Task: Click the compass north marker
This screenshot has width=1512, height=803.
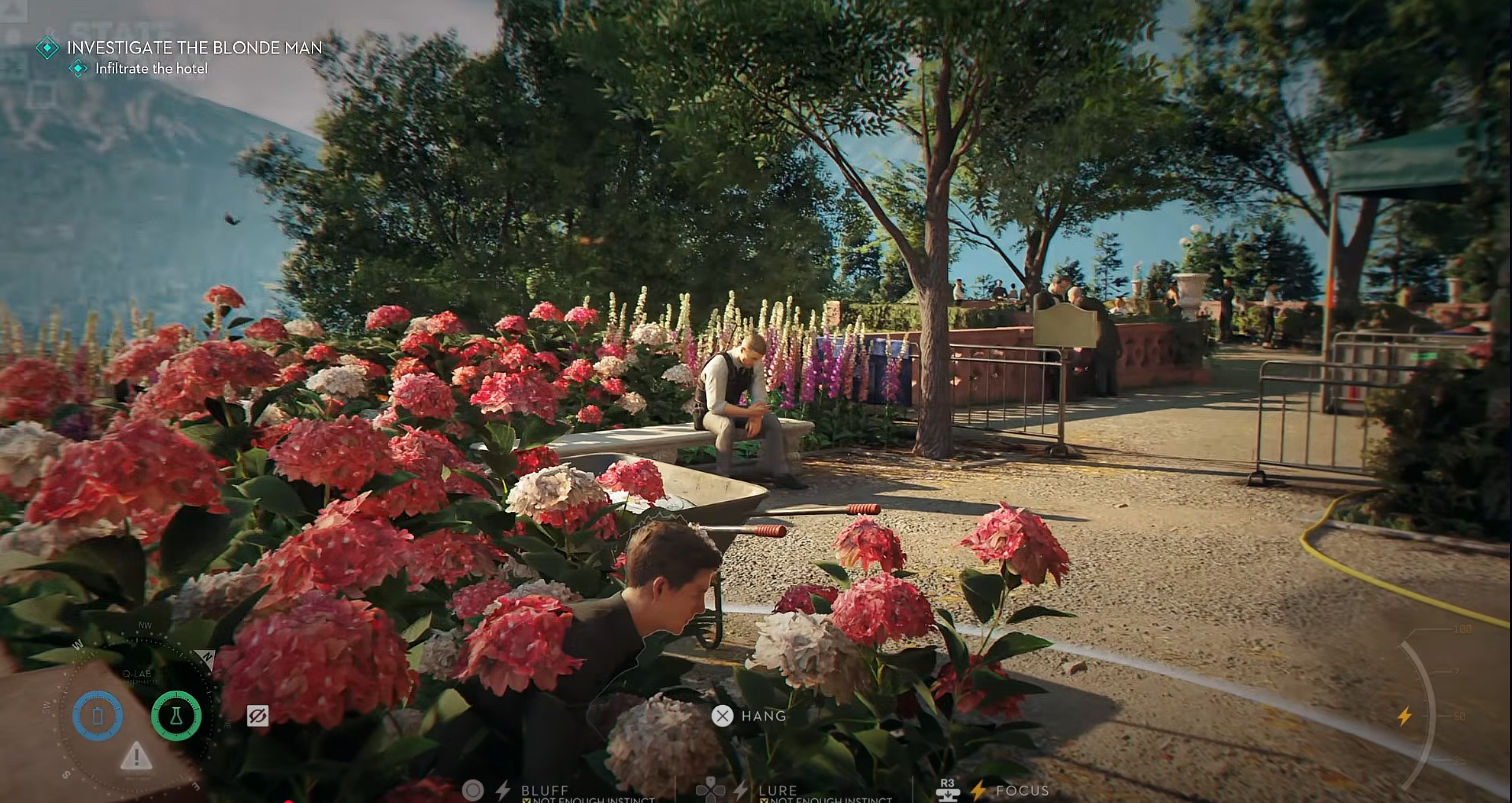Action: click(207, 656)
